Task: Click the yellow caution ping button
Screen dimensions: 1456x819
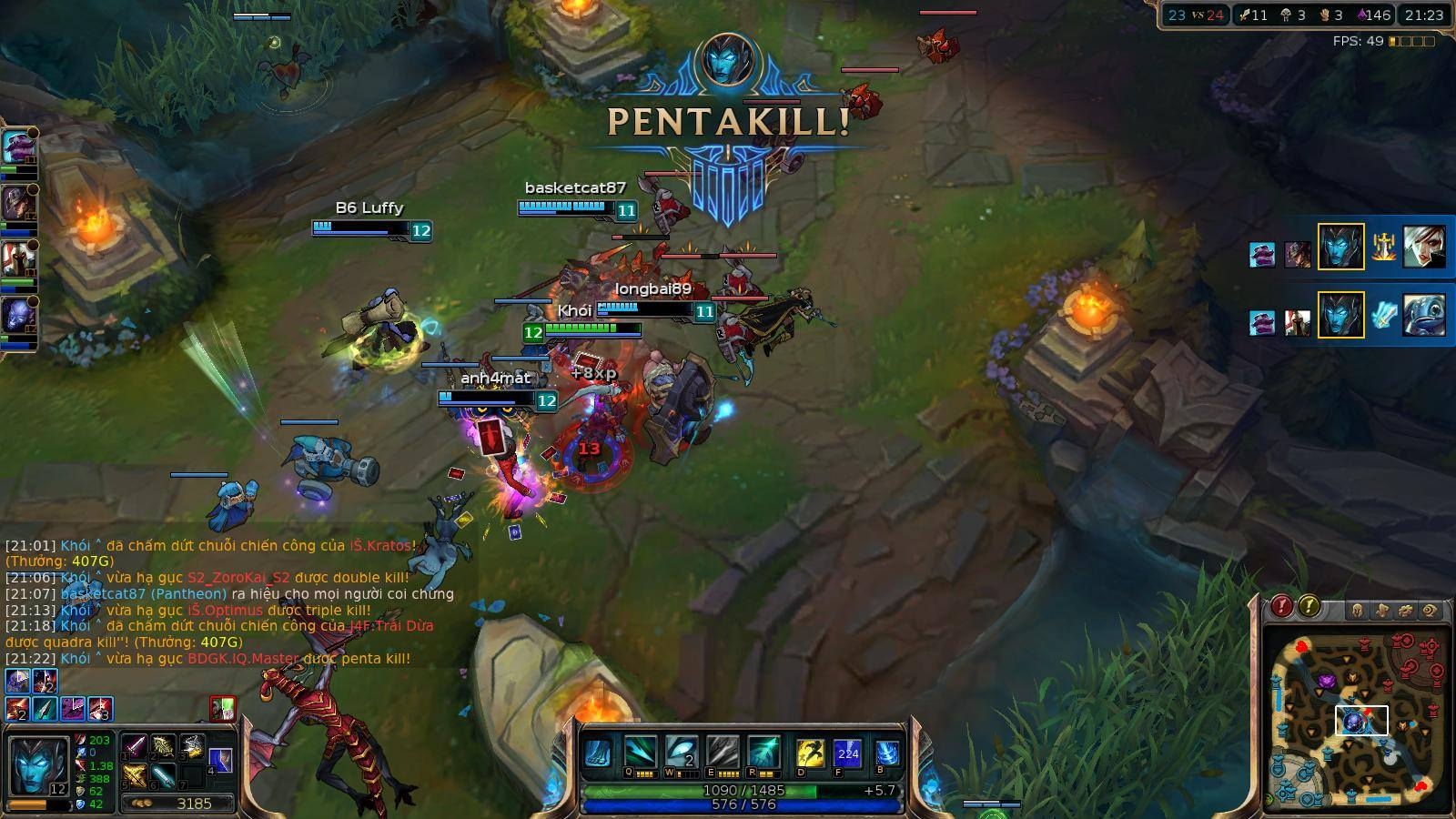Action: pyautogui.click(x=1309, y=605)
